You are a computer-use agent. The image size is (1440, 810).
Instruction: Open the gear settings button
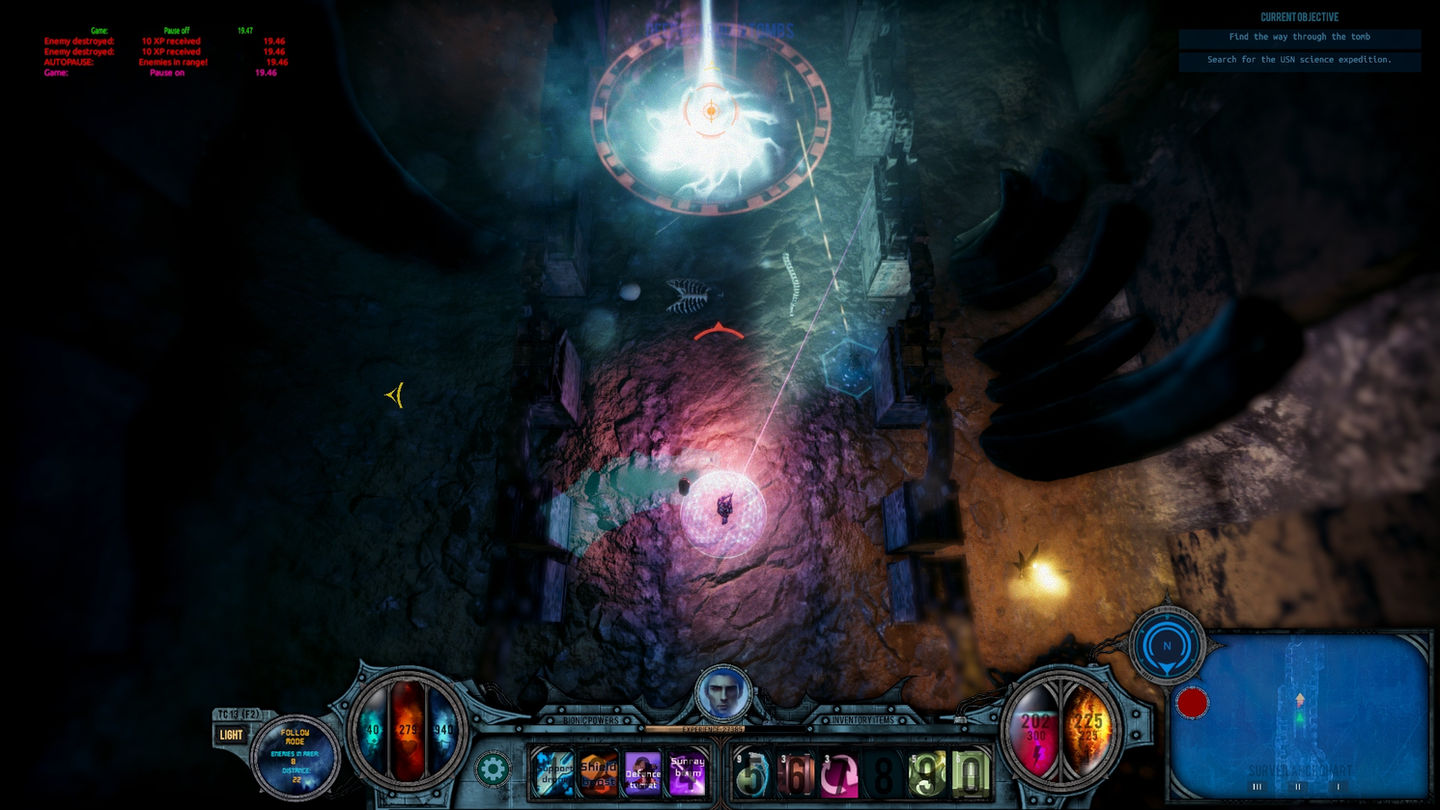click(492, 769)
